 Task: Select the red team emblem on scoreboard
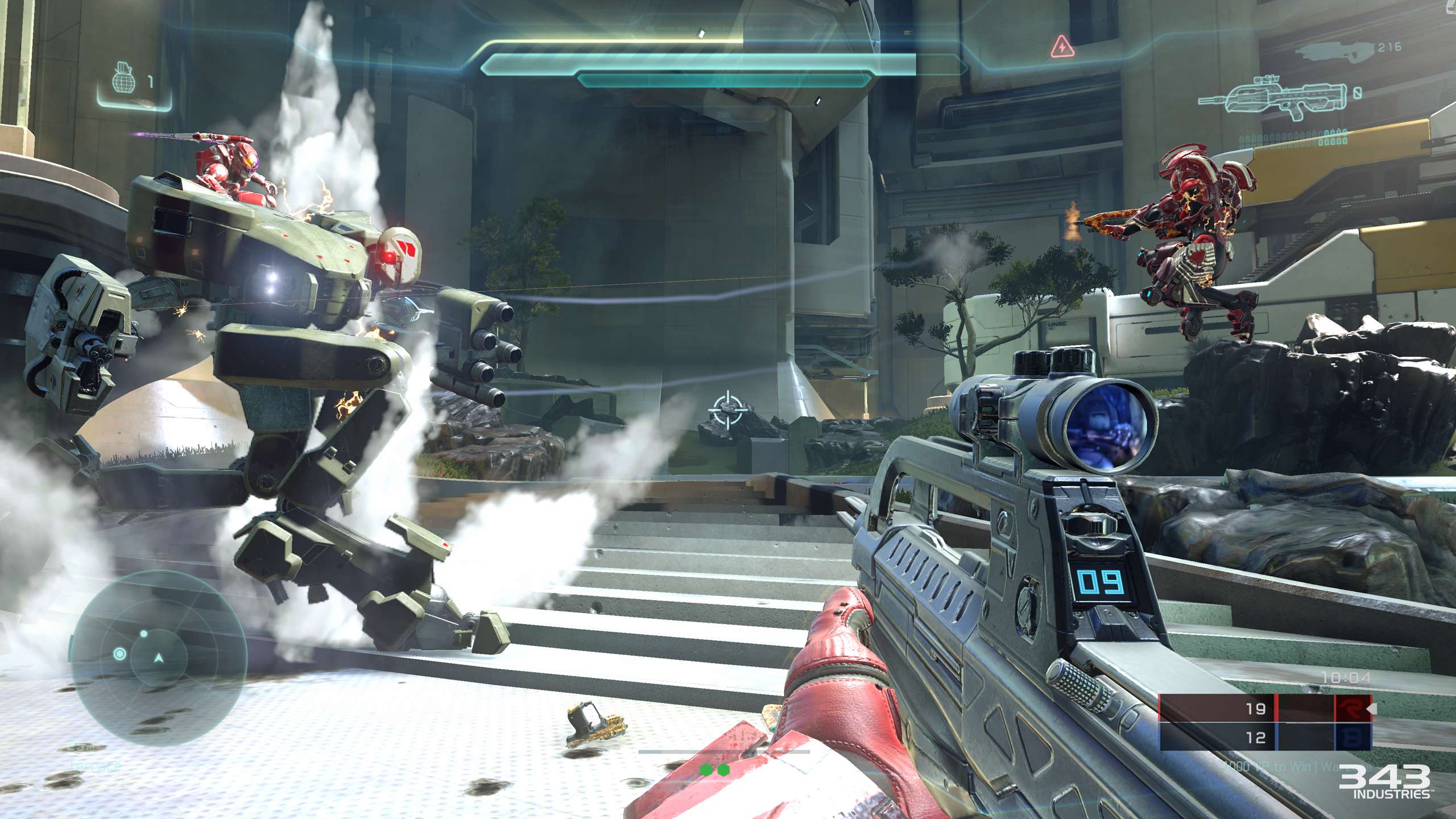(1352, 709)
